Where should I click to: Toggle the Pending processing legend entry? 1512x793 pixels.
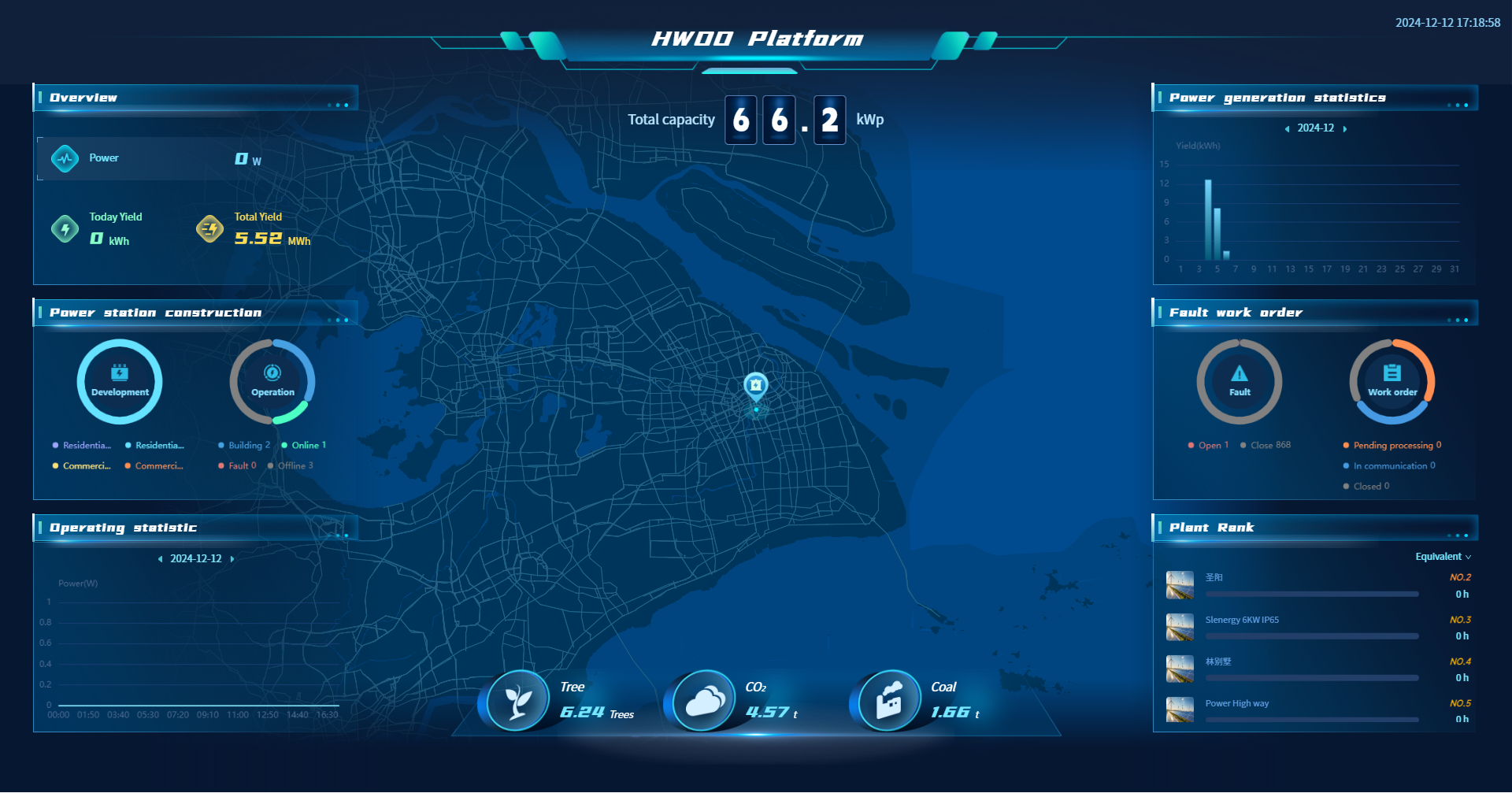coord(1392,446)
